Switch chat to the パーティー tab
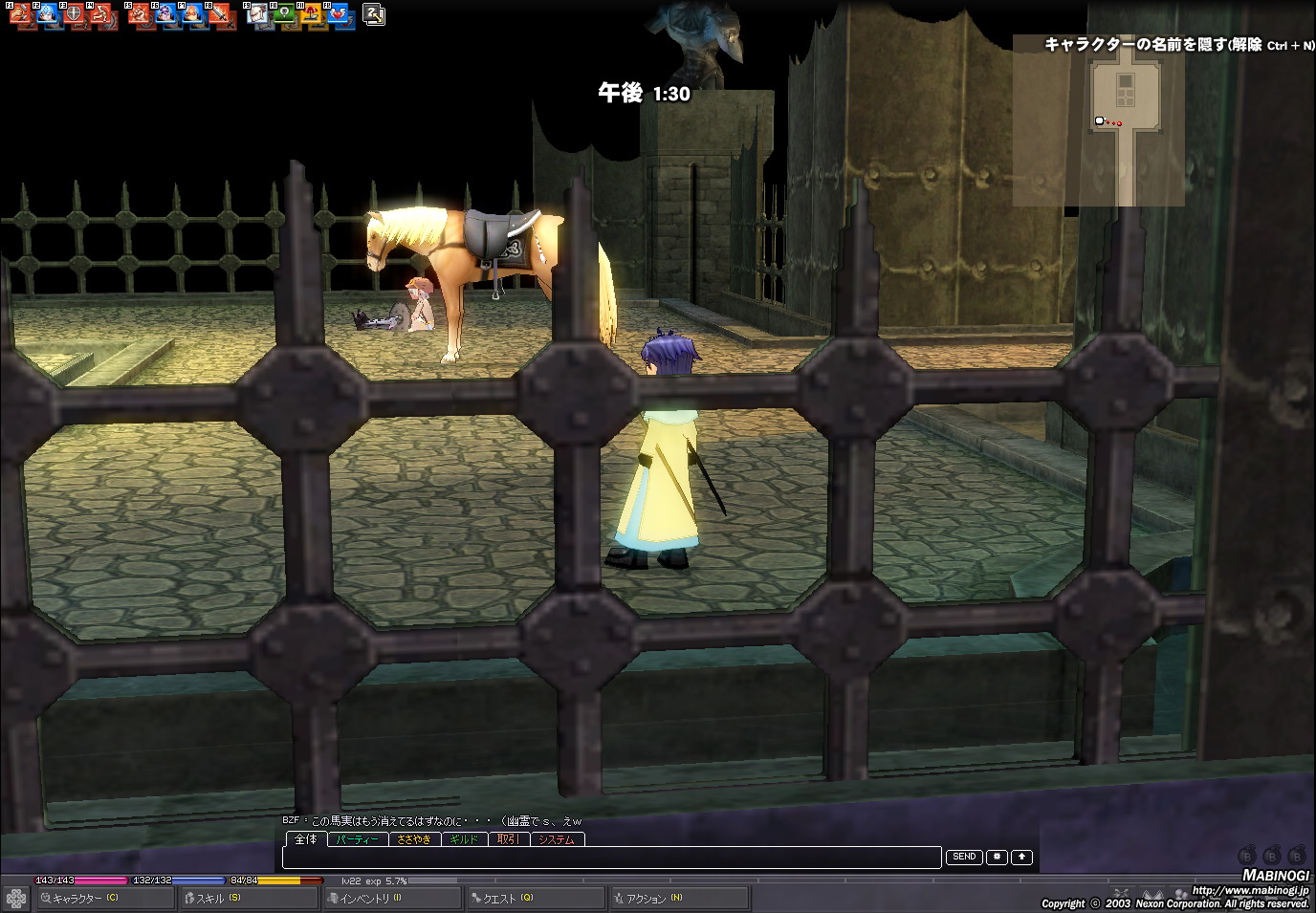Image resolution: width=1316 pixels, height=913 pixels. [358, 839]
